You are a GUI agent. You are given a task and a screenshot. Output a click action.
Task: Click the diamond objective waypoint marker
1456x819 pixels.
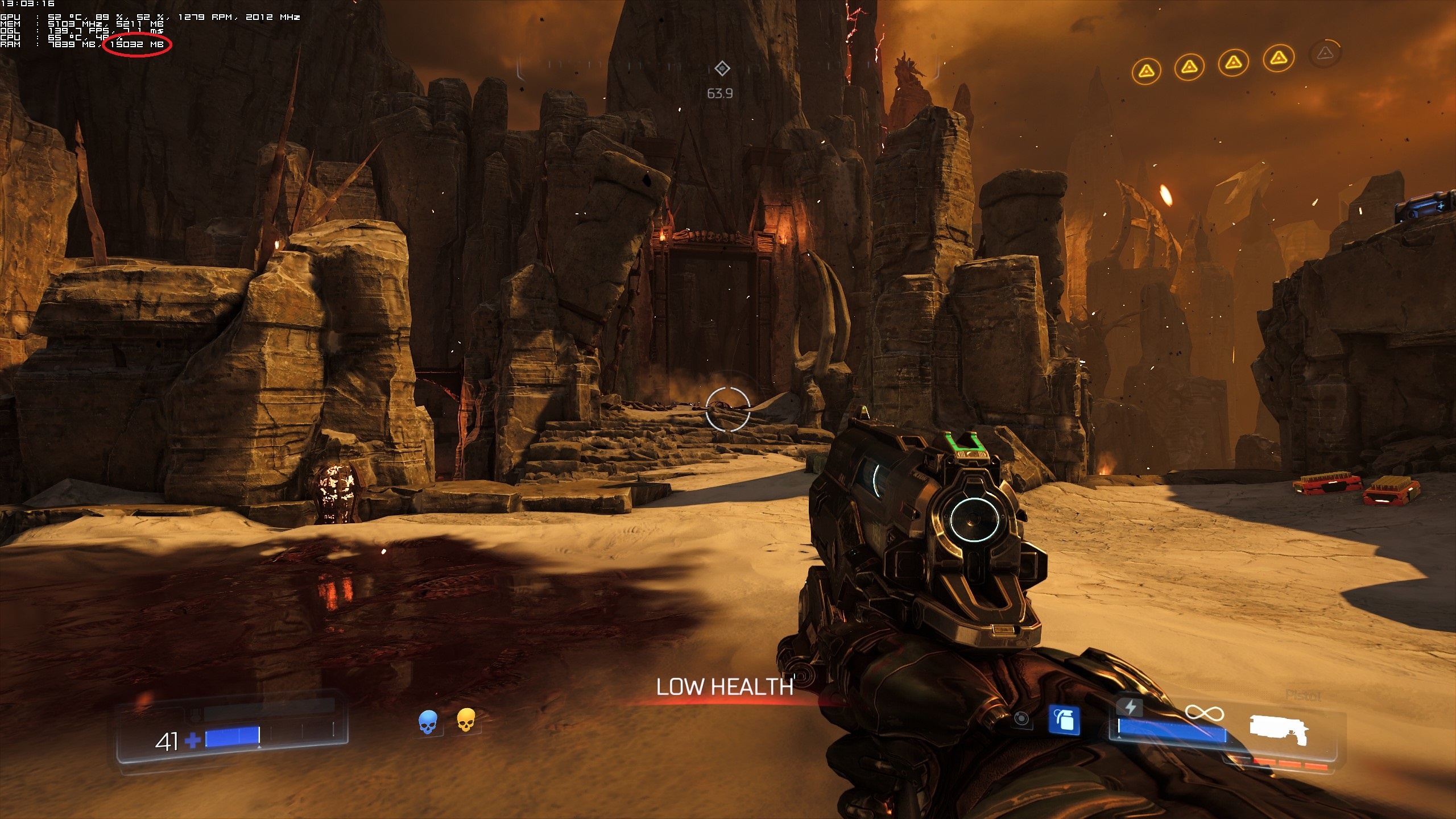tap(722, 69)
